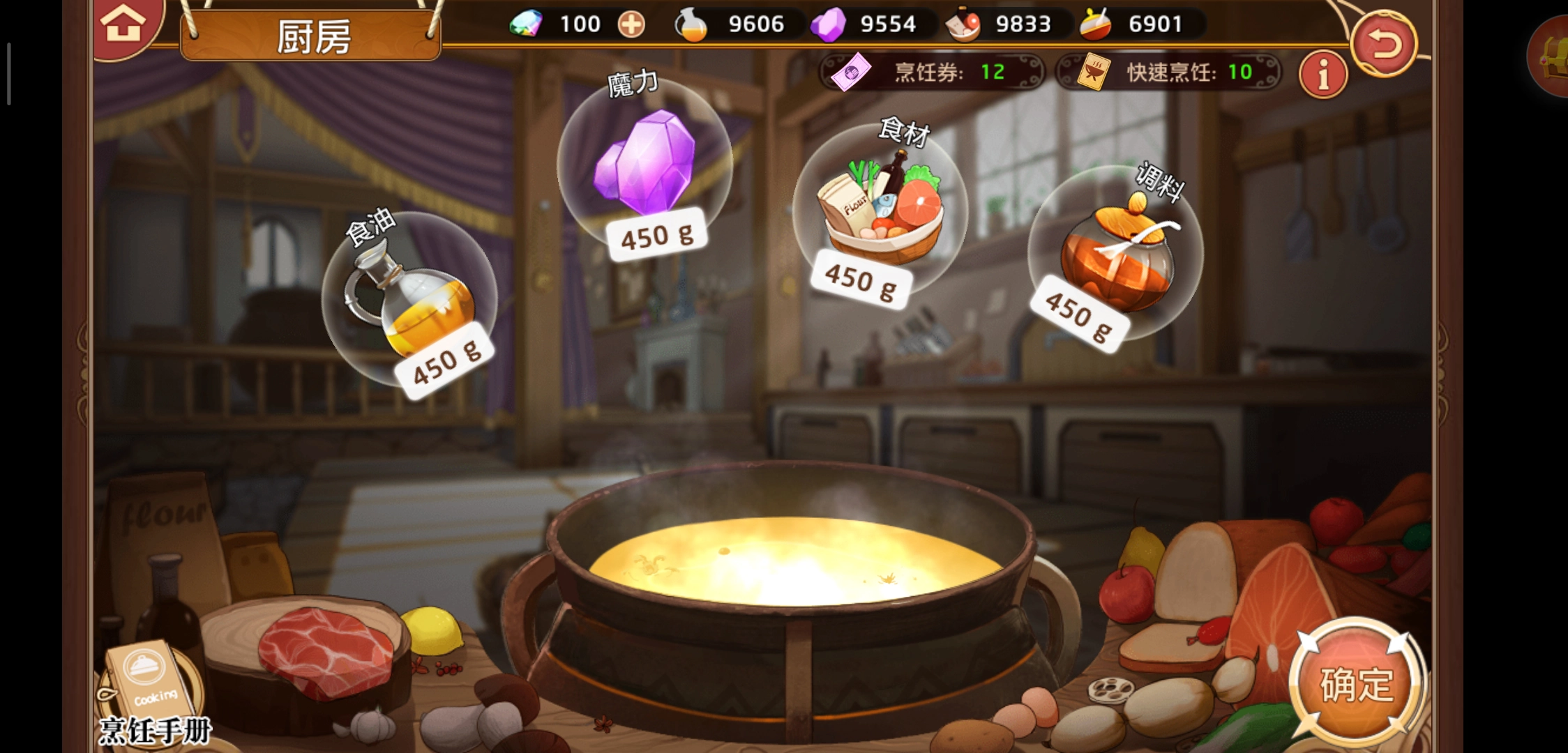Open the treasure chest at the screen edge
Image resolution: width=1568 pixels, height=753 pixels.
[x=1553, y=57]
